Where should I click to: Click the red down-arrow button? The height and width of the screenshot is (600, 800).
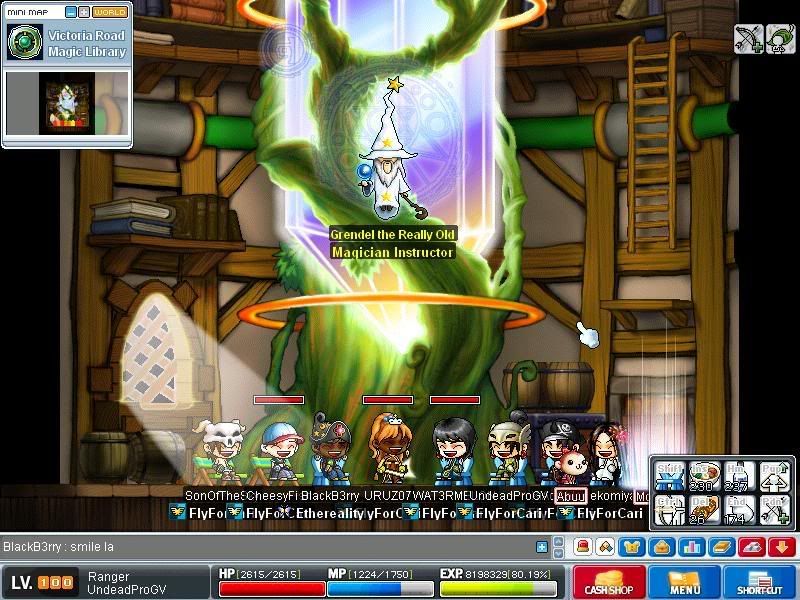point(781,547)
